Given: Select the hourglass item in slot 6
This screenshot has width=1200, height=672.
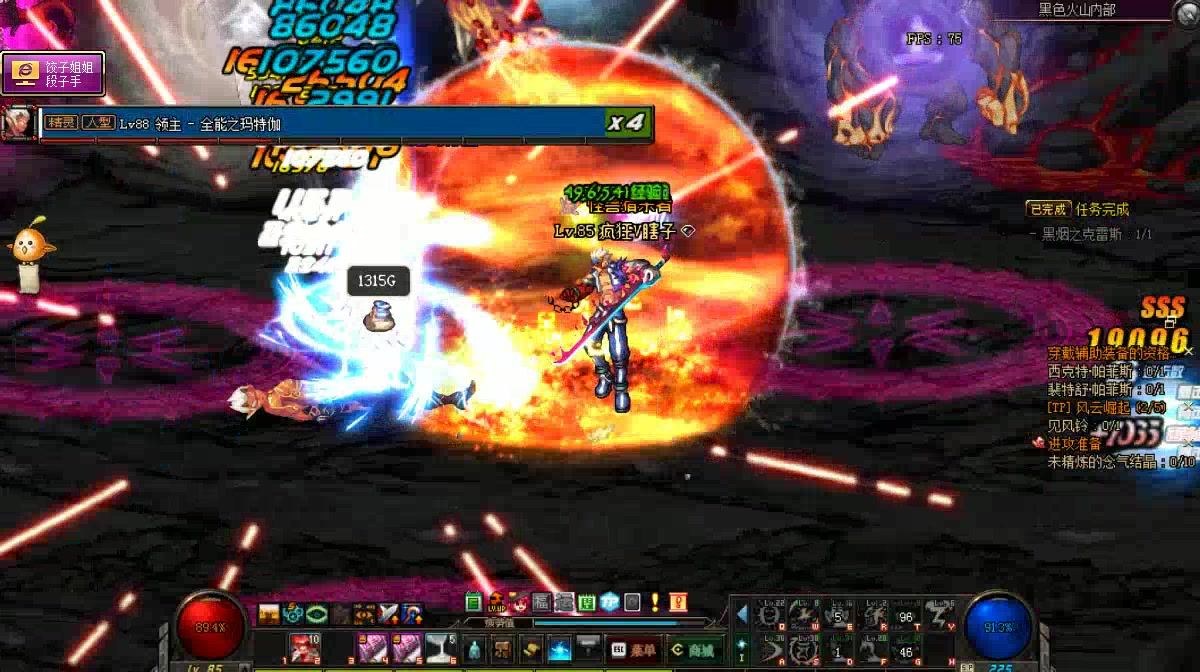Looking at the screenshot, I should [441, 648].
